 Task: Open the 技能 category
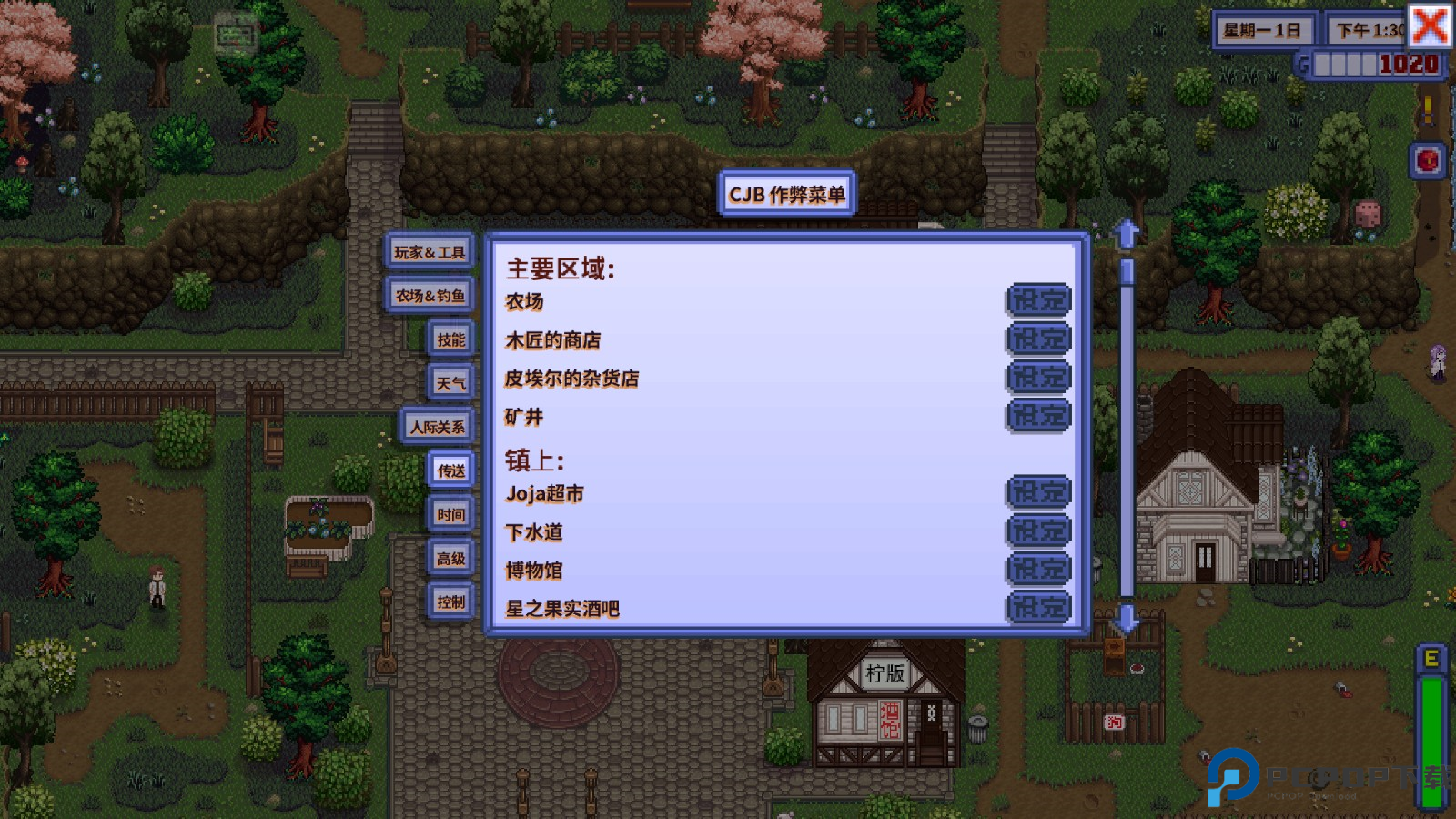451,339
